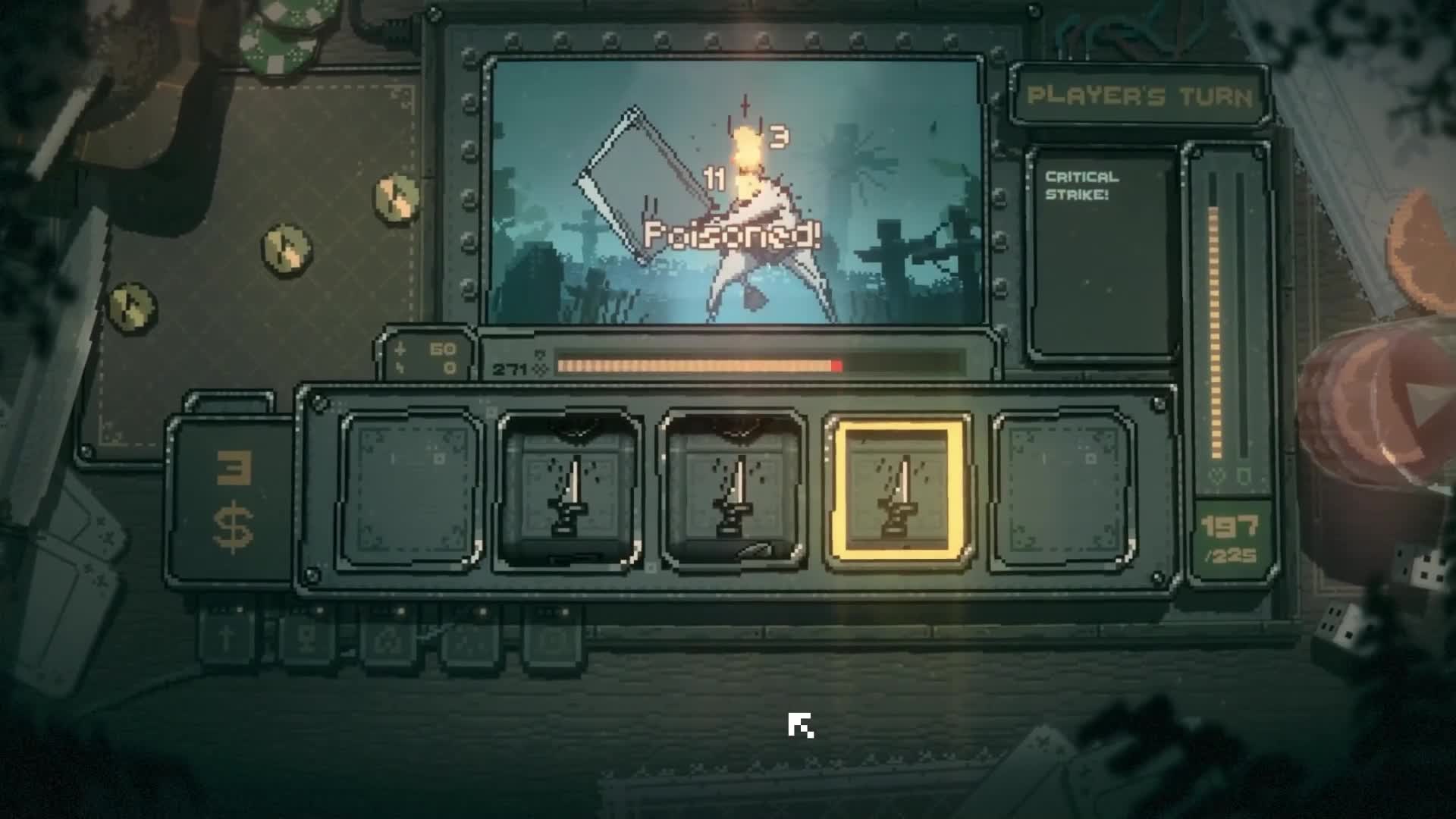Viewport: 1456px width, 819px height.
Task: Click the lightning bolt zero counter
Action: tap(425, 368)
